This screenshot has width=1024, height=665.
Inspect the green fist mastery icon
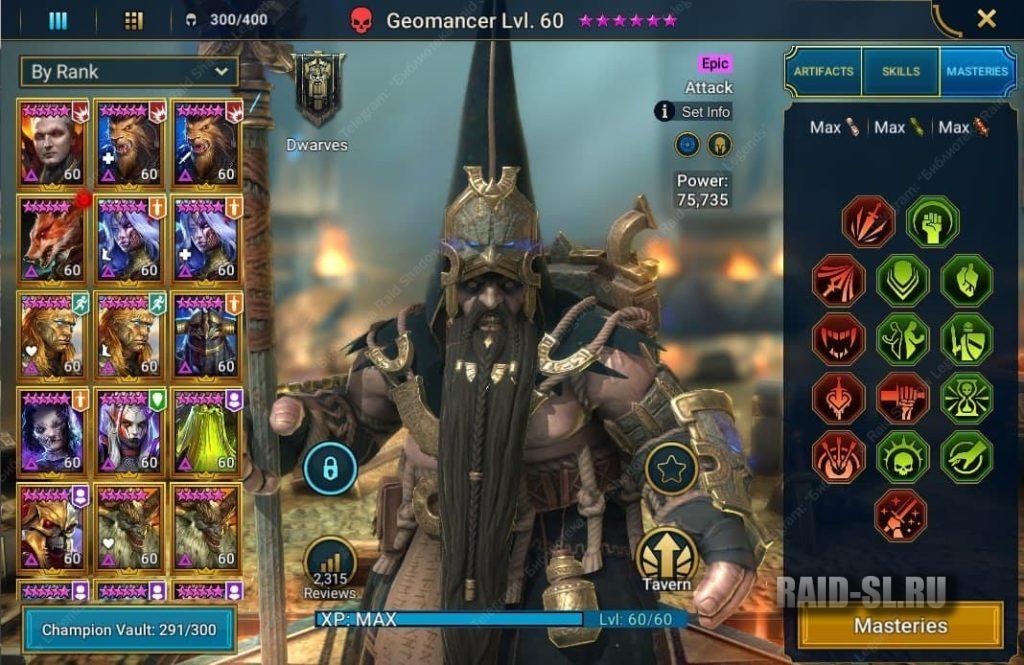point(932,222)
